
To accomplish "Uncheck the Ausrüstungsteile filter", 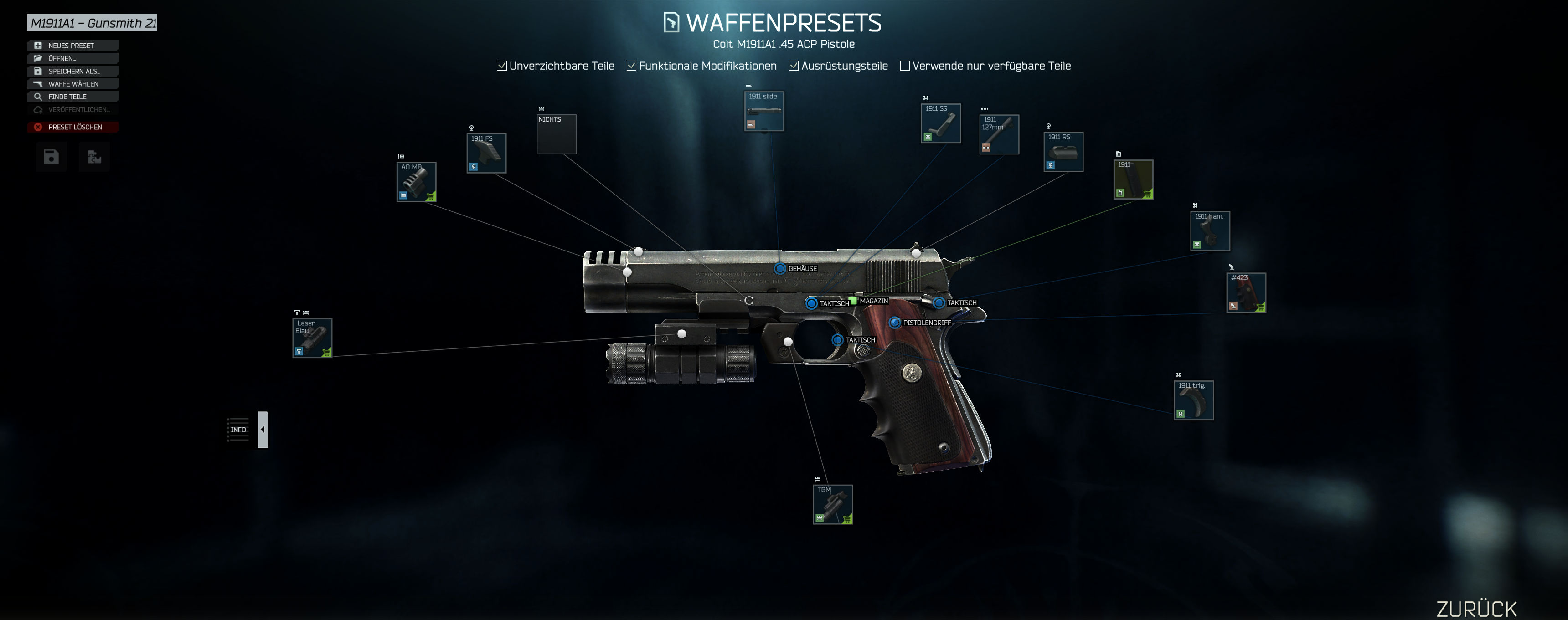I will (794, 66).
